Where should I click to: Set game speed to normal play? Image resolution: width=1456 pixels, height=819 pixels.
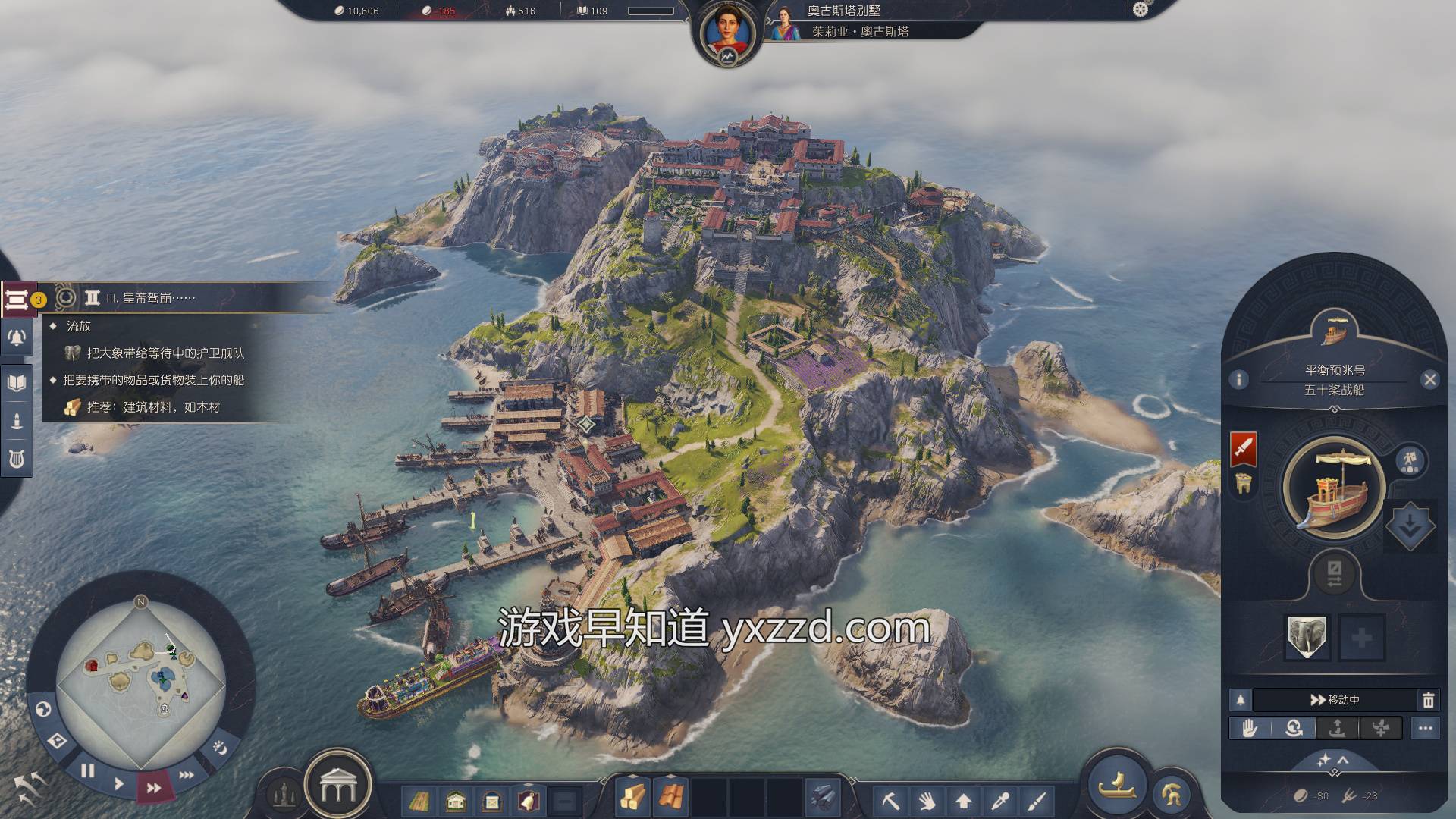coord(119,783)
